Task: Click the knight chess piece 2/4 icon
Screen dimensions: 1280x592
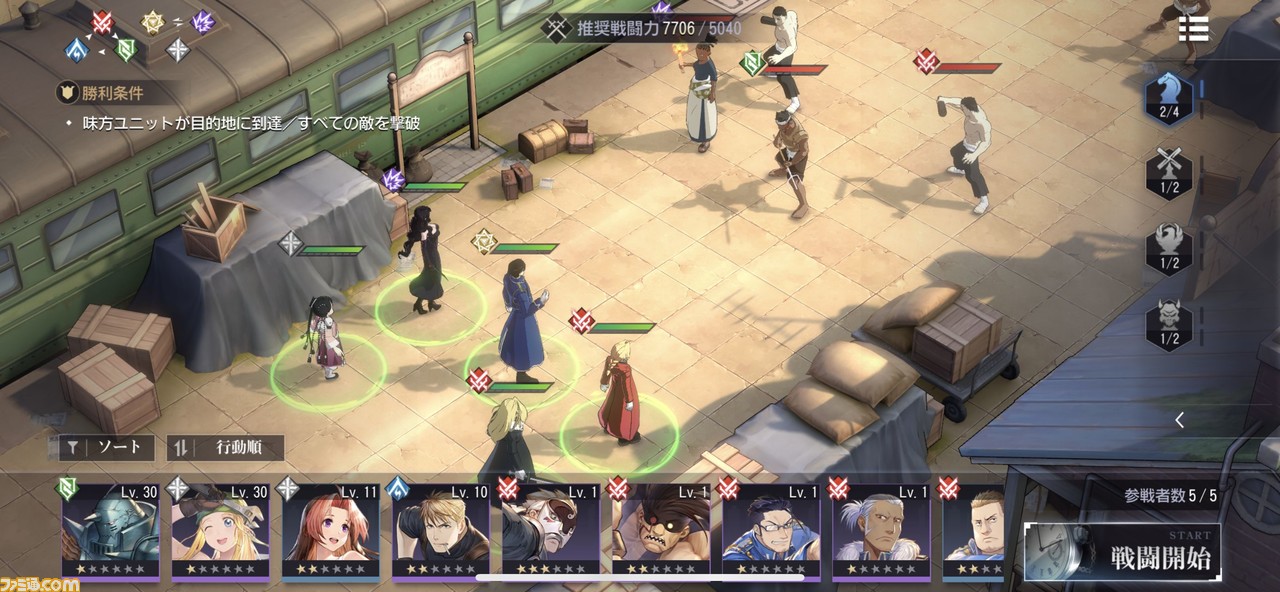Action: [x=1169, y=98]
